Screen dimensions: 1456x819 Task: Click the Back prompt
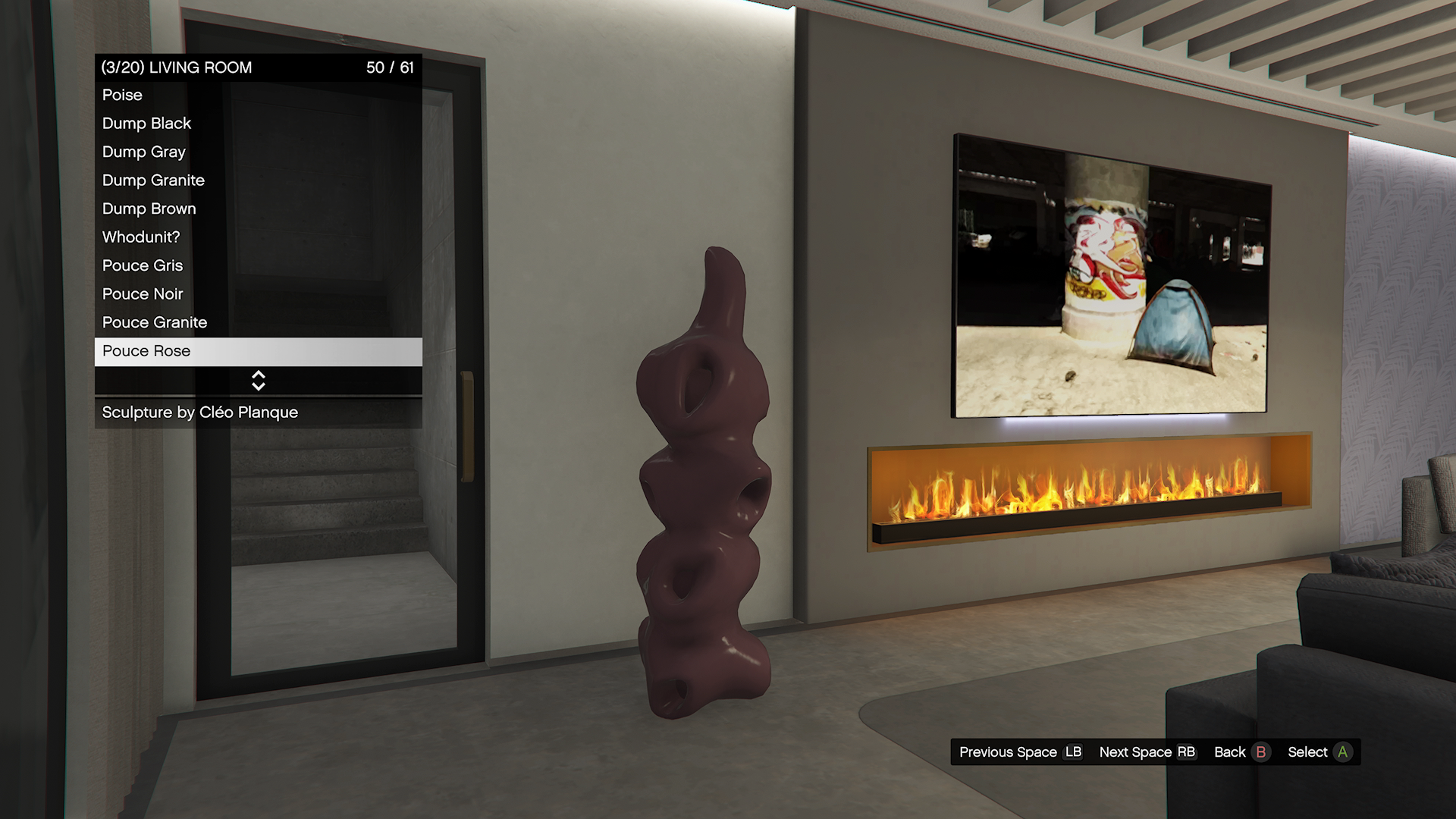click(x=1241, y=752)
